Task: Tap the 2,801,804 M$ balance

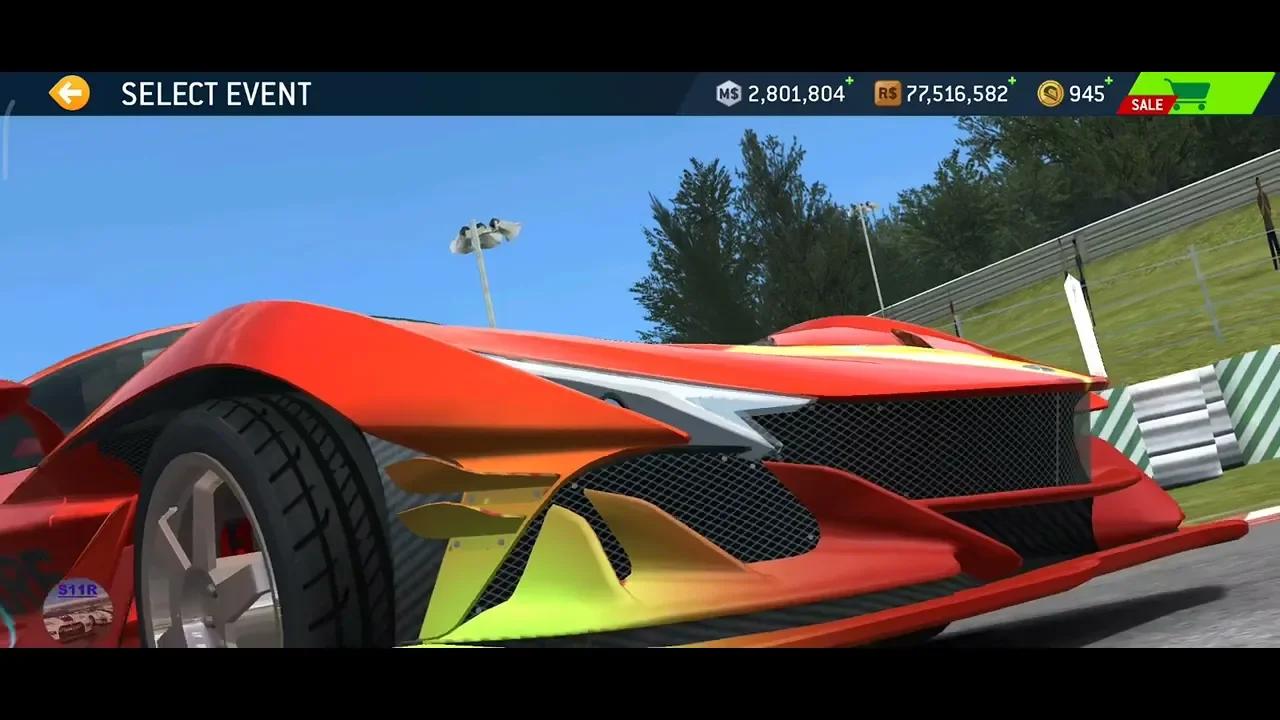Action: (x=795, y=94)
